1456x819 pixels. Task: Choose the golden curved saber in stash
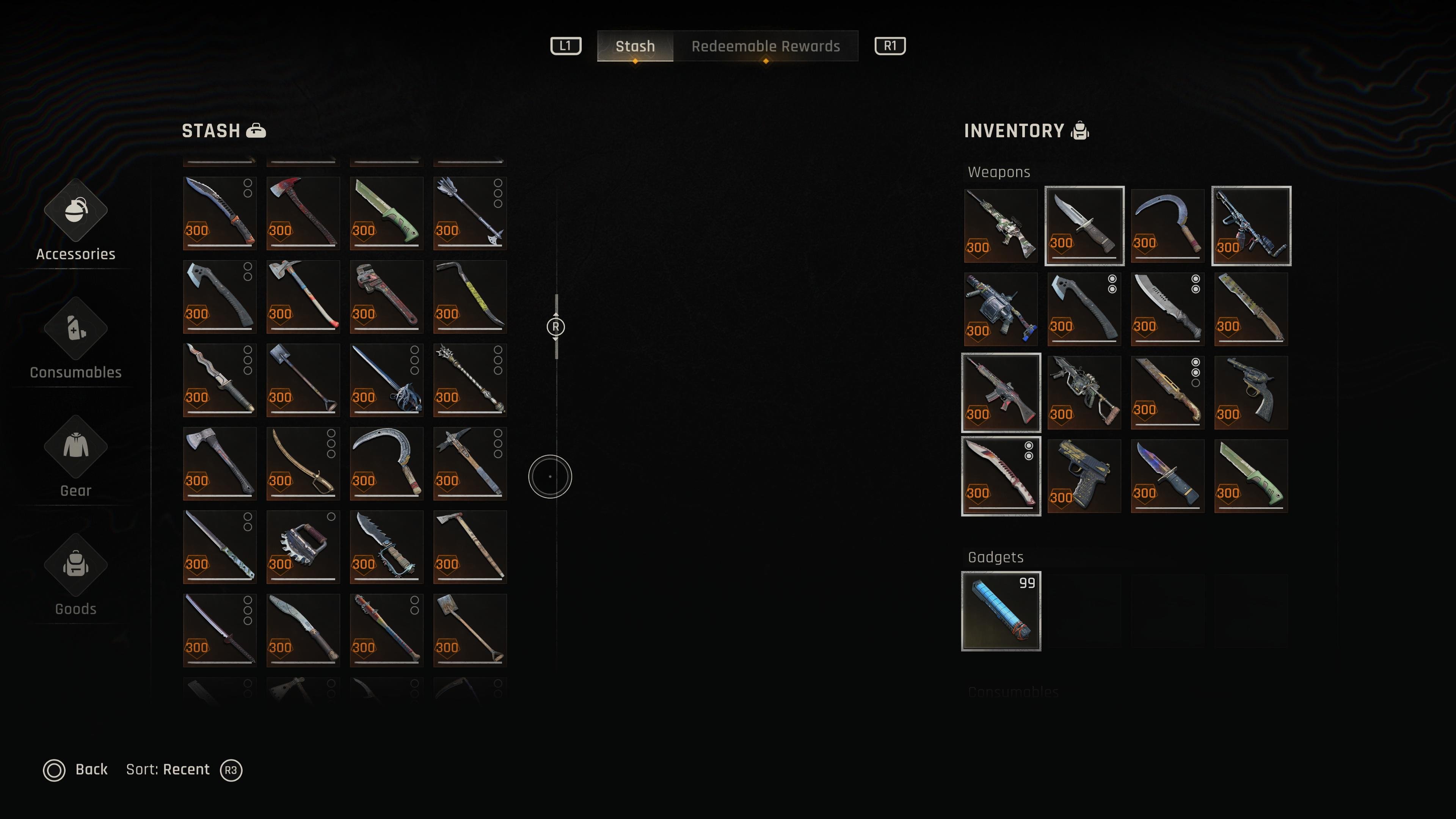[x=303, y=463]
